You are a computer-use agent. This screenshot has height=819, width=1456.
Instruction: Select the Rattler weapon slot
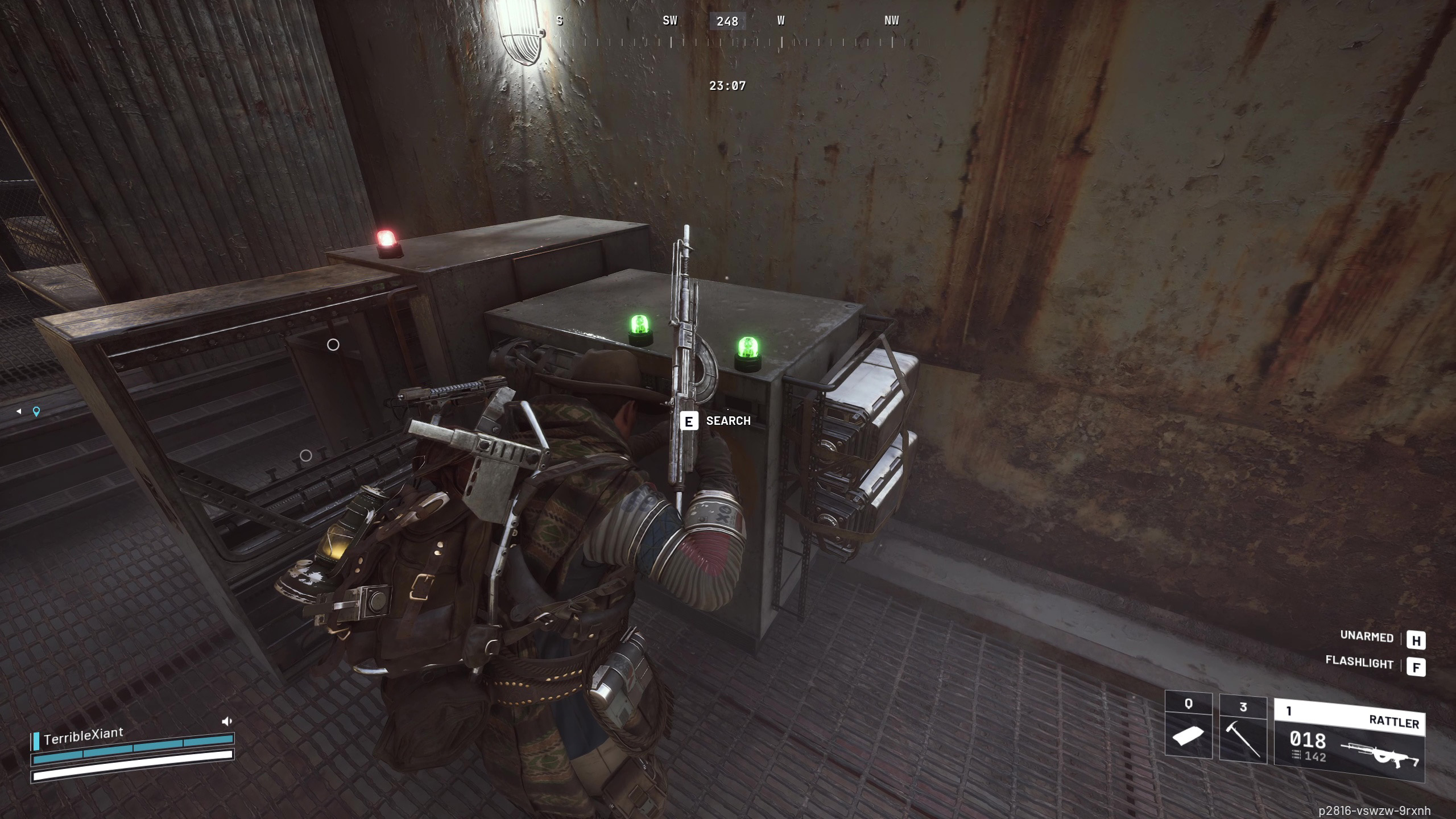1349,739
